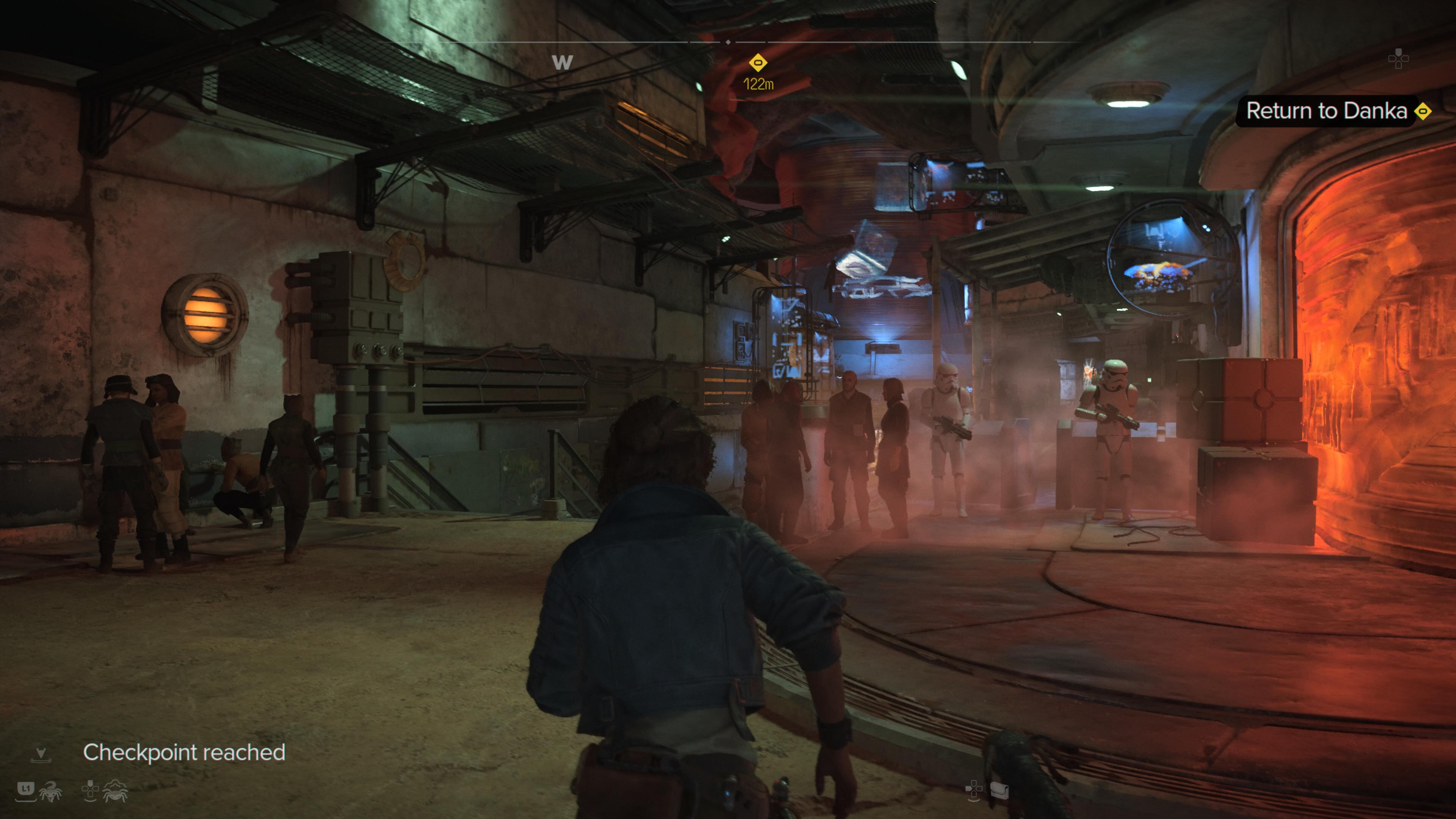Viewport: 1456px width, 819px height.
Task: Select the Nix sense ability icon
Action: coord(115,791)
